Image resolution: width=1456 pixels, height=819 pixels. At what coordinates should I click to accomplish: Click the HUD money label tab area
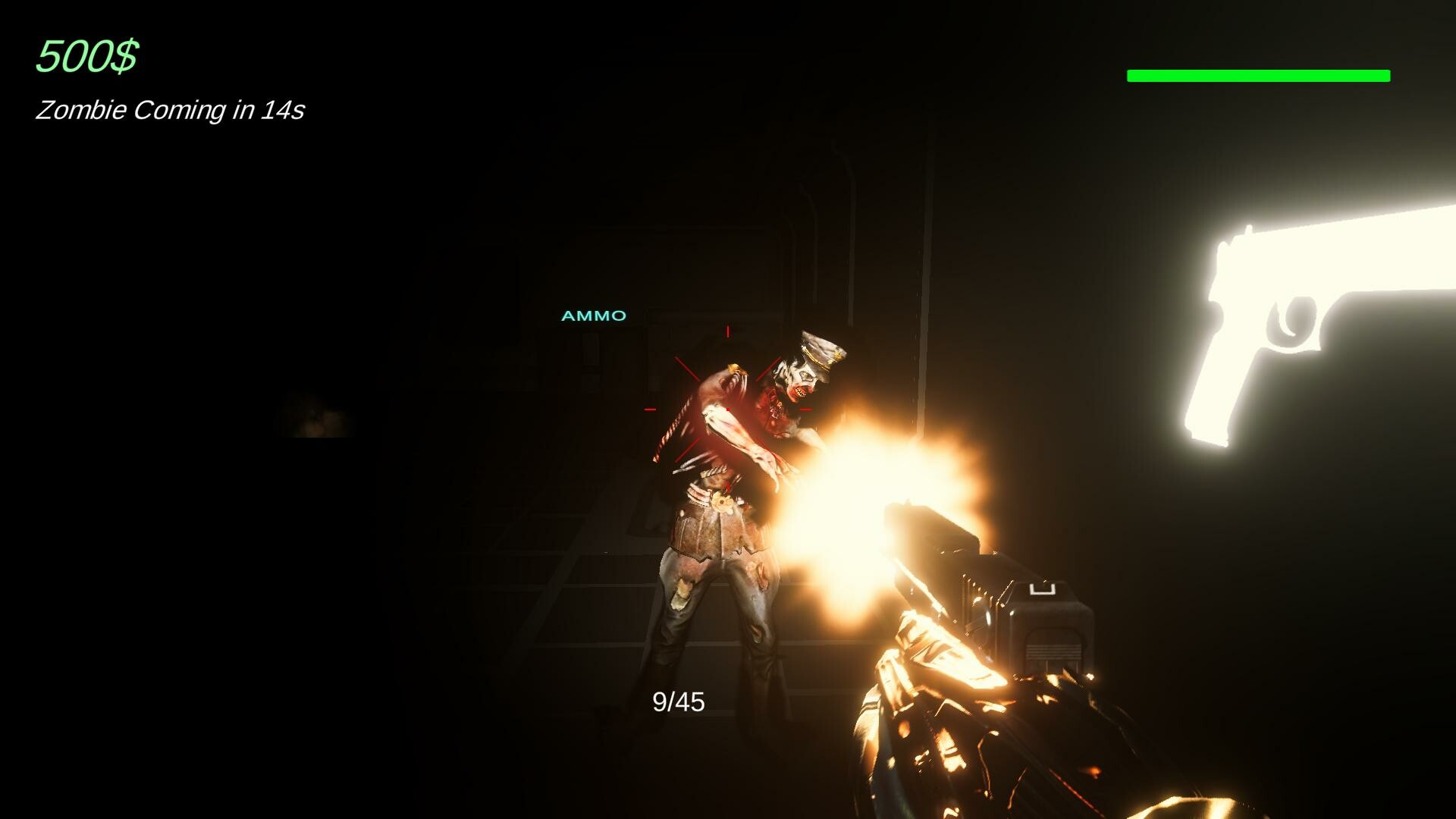(86, 55)
